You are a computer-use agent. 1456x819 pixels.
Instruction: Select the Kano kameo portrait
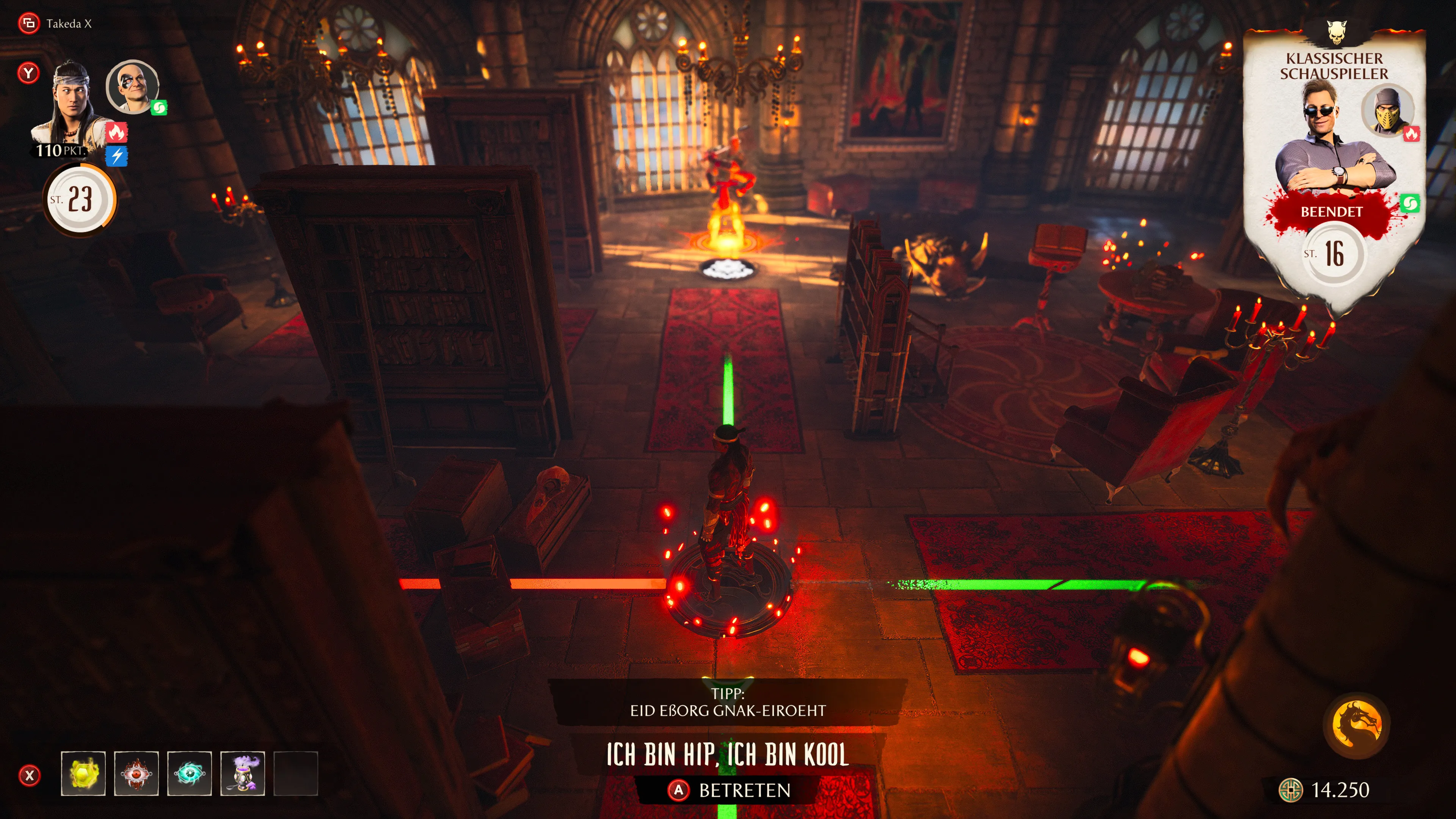(x=133, y=87)
